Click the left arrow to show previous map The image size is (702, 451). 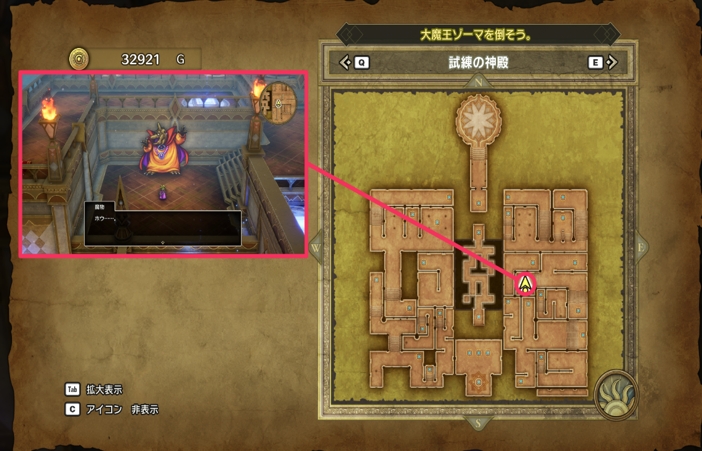coord(347,62)
